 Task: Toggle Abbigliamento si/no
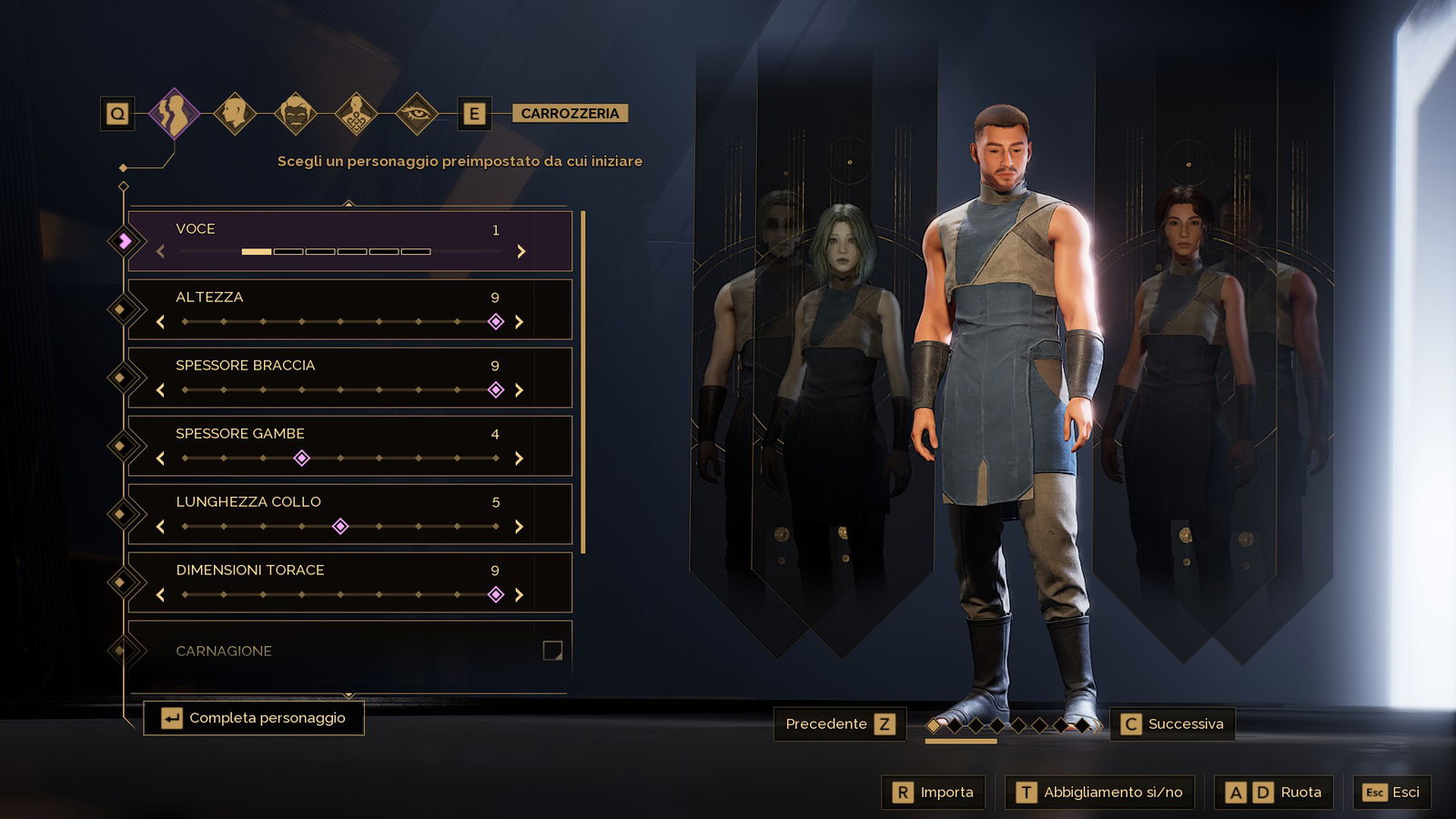tap(1100, 793)
